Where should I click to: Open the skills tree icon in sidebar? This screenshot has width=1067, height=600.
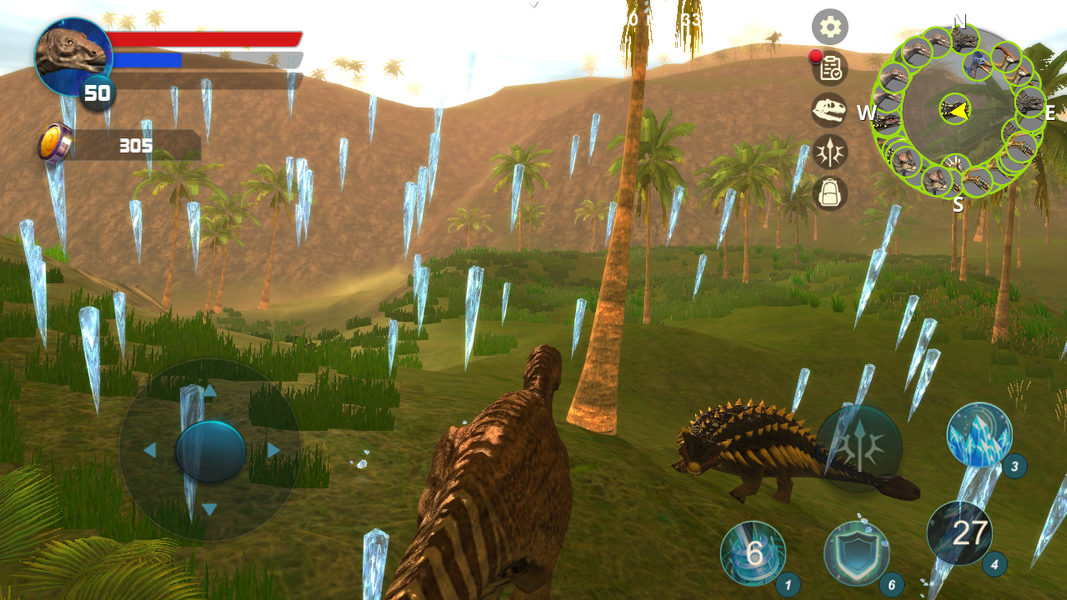pos(829,151)
